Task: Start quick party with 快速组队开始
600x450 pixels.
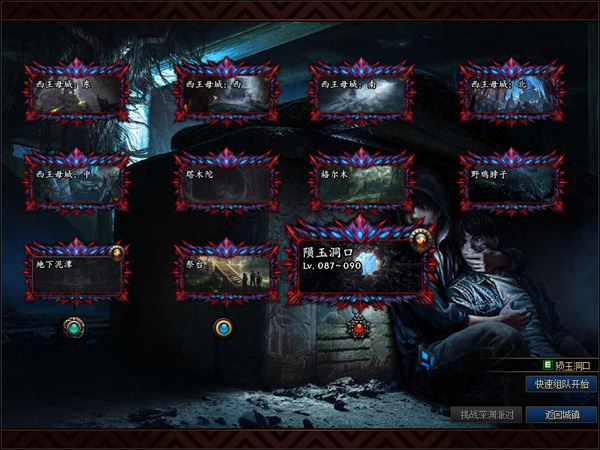Action: click(x=561, y=384)
